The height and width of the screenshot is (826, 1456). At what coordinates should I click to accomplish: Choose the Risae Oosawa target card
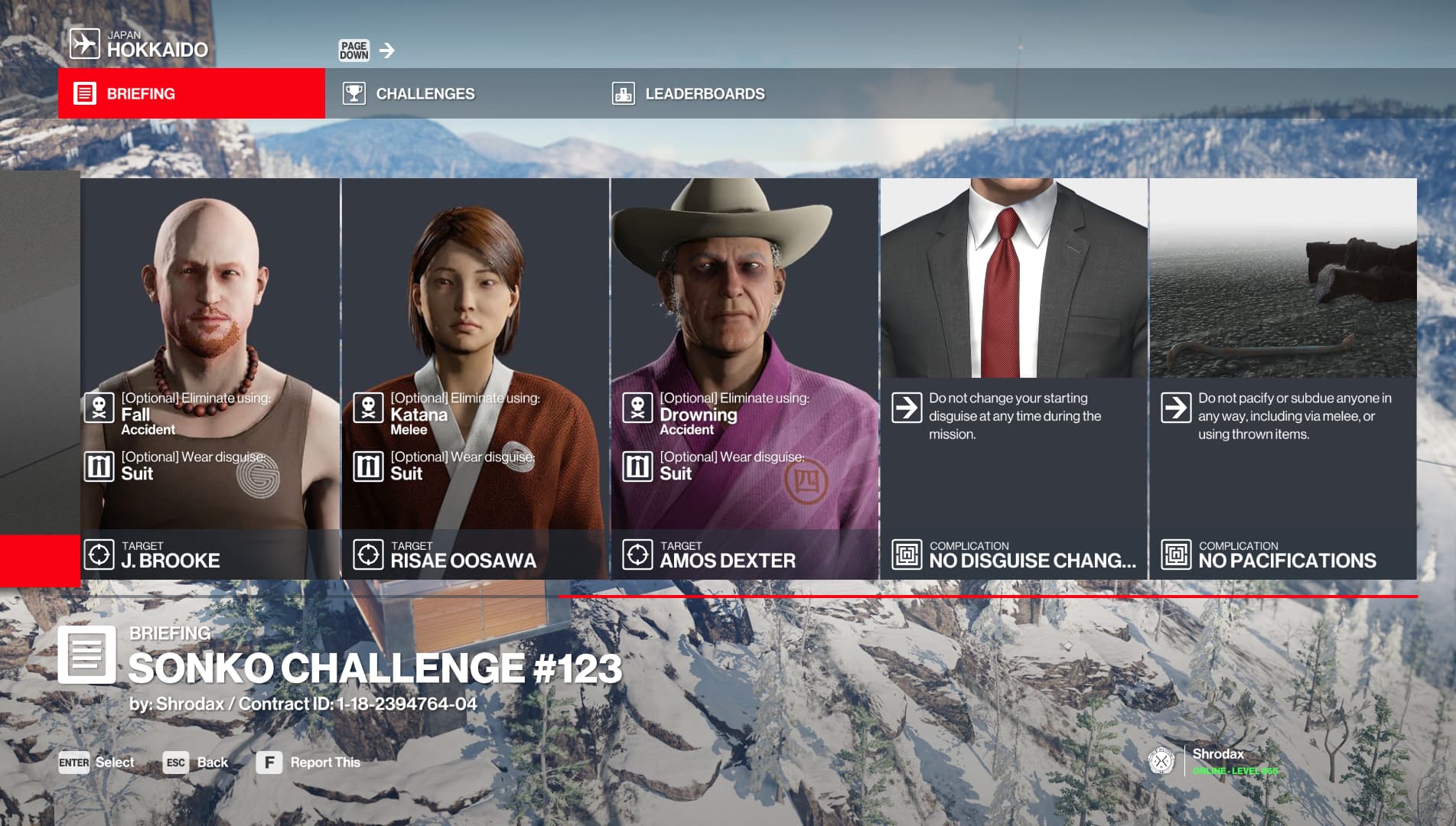475,378
